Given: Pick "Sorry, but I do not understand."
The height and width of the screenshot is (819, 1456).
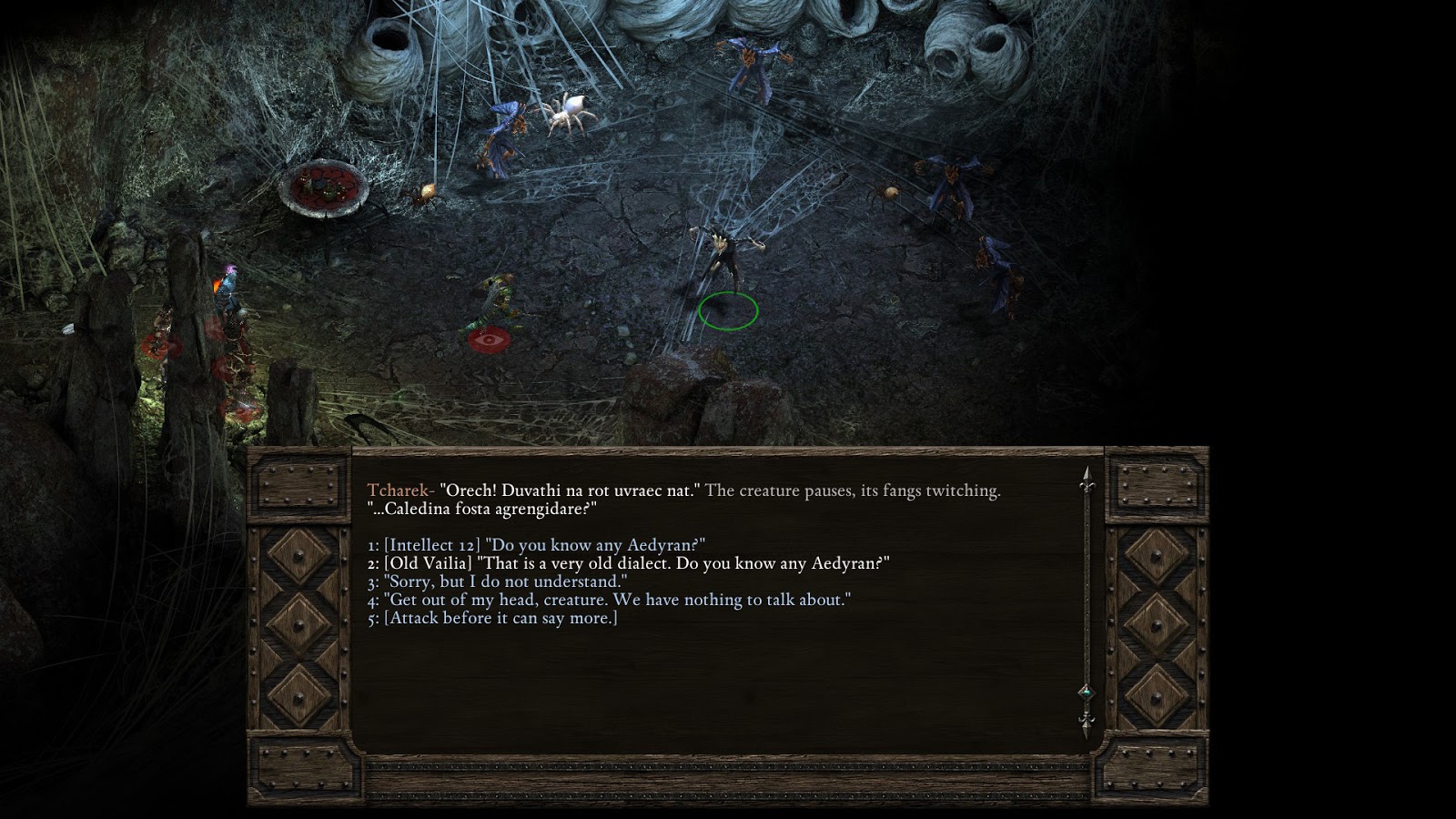Looking at the screenshot, I should pyautogui.click(x=496, y=580).
